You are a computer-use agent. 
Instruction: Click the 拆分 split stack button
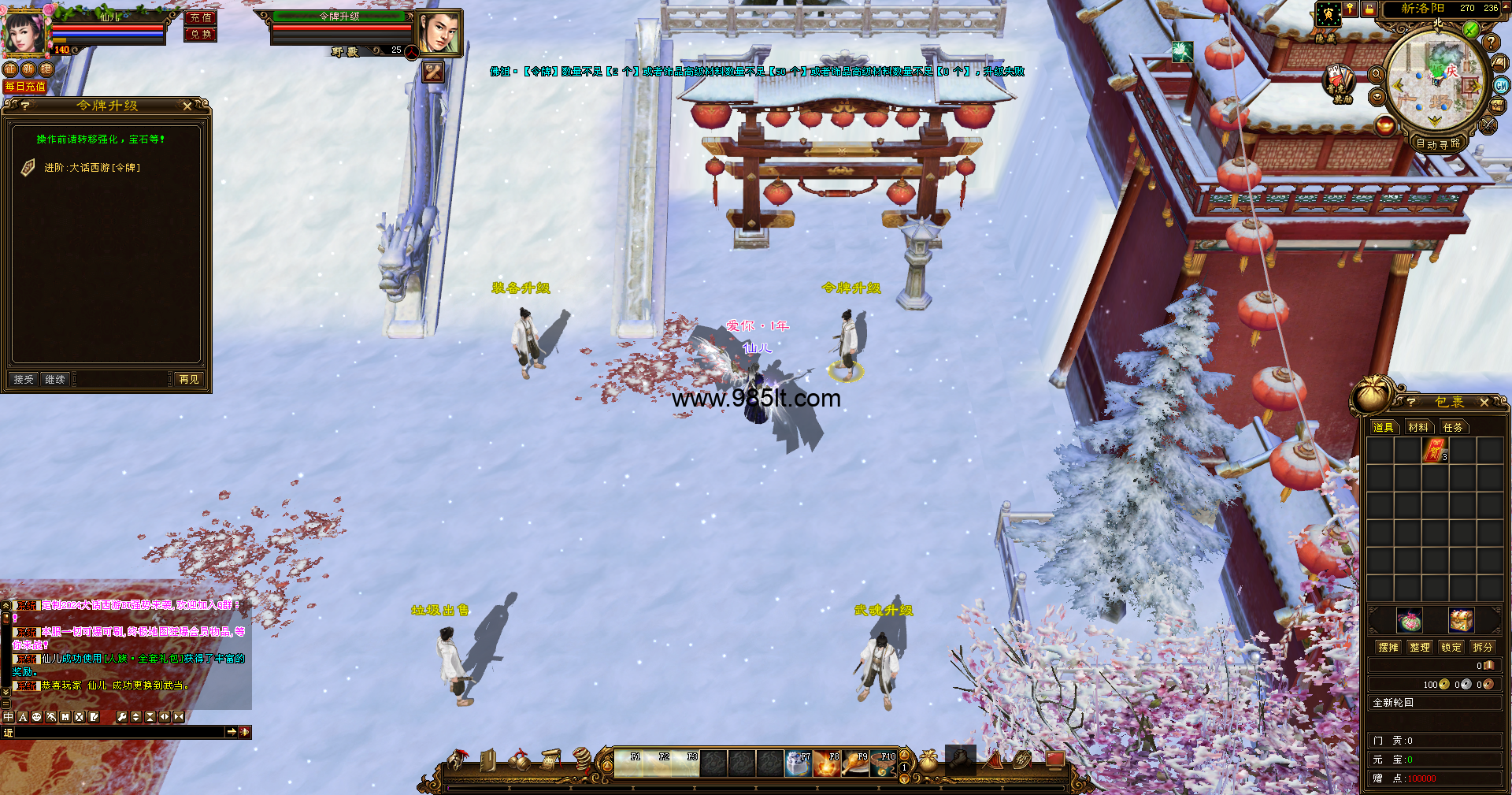coord(1483,647)
